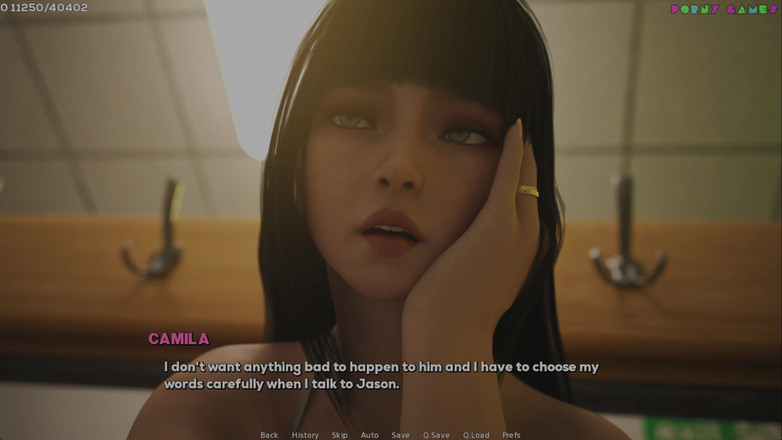Screen dimensions: 782x440
Task: Open Prefs settings screen
Action: [x=511, y=435]
